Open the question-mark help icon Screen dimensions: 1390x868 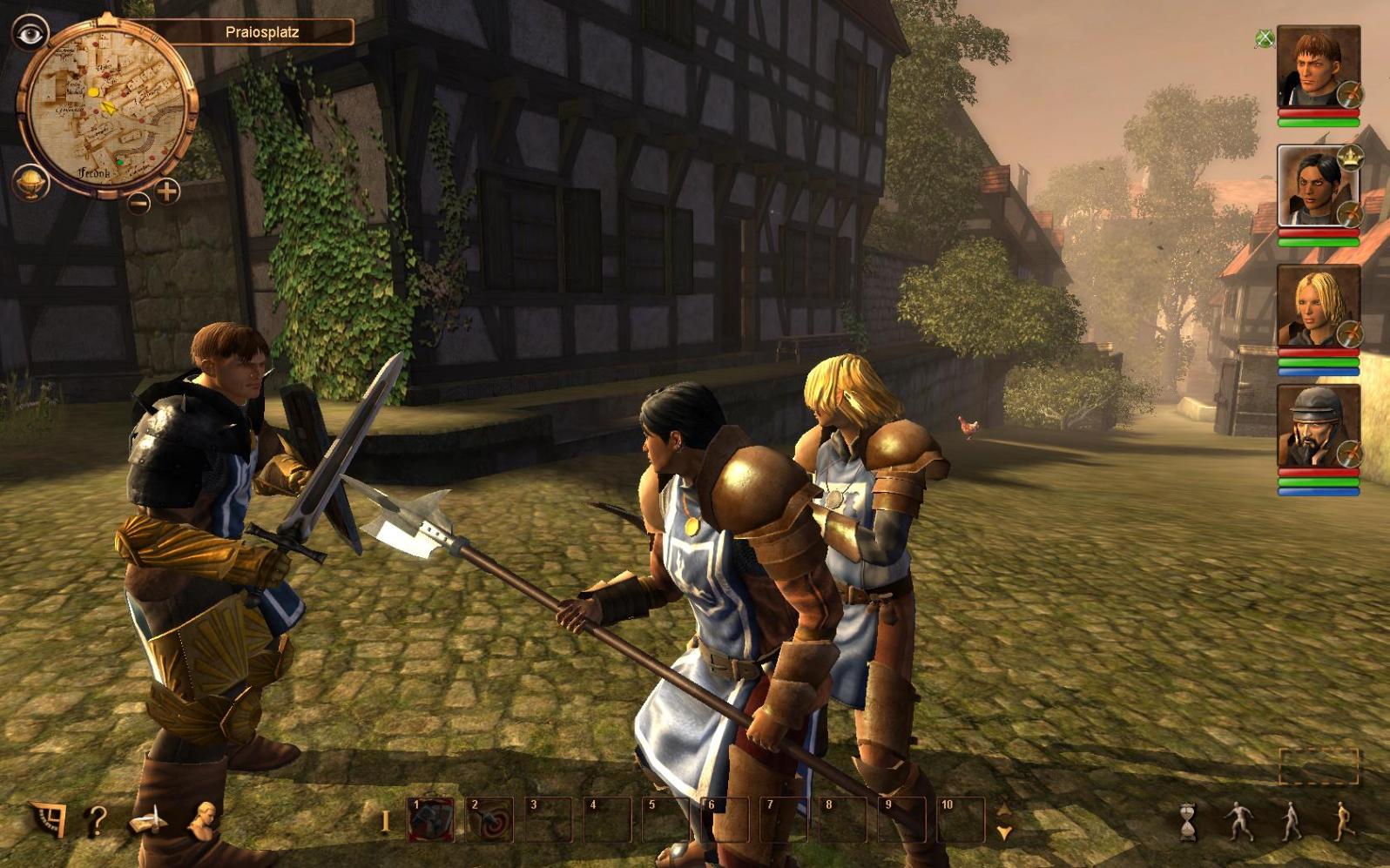click(x=97, y=821)
